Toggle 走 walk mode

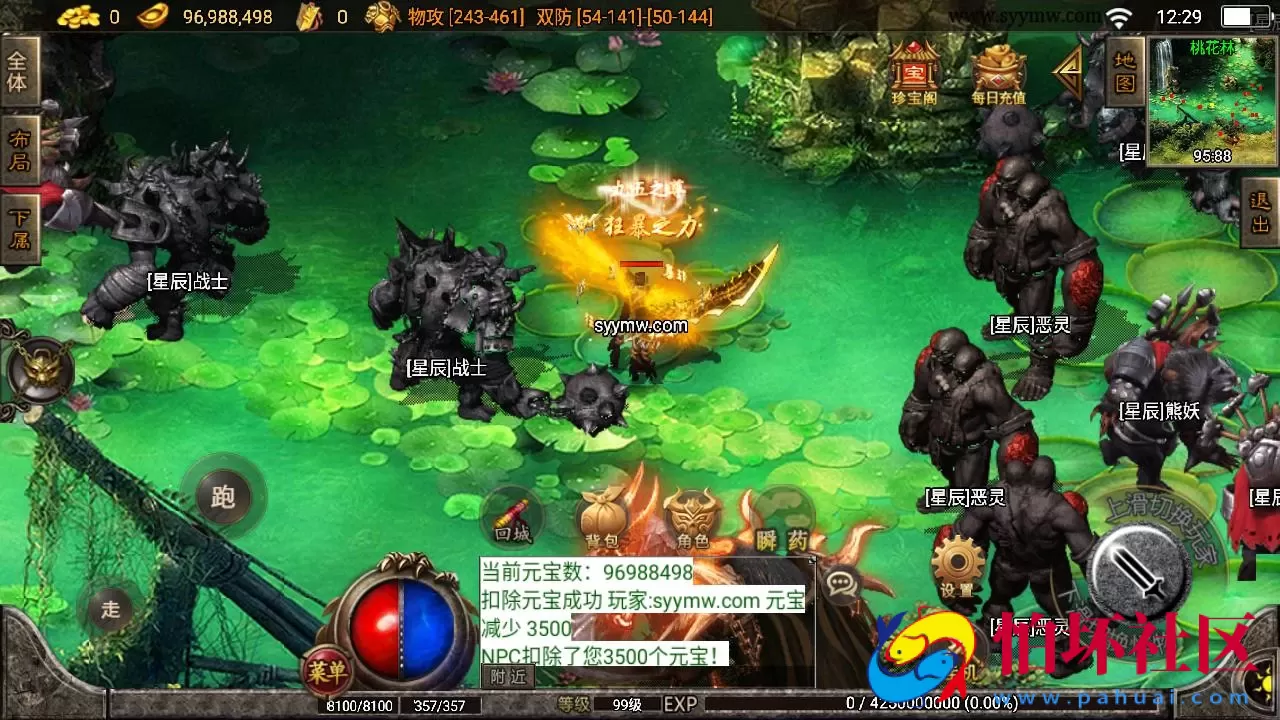tap(113, 608)
